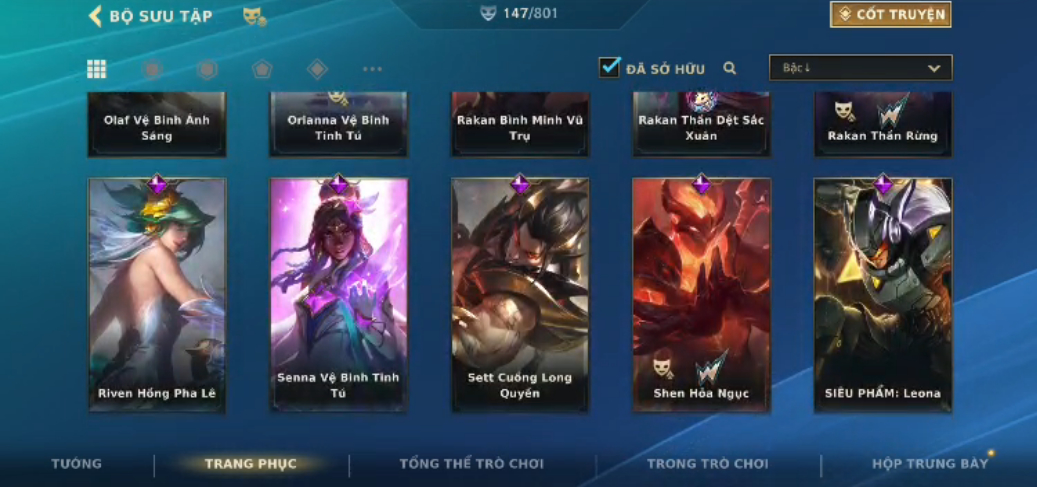
Task: Select the Riven Hồng Pha Lê skin
Action: tap(157, 295)
